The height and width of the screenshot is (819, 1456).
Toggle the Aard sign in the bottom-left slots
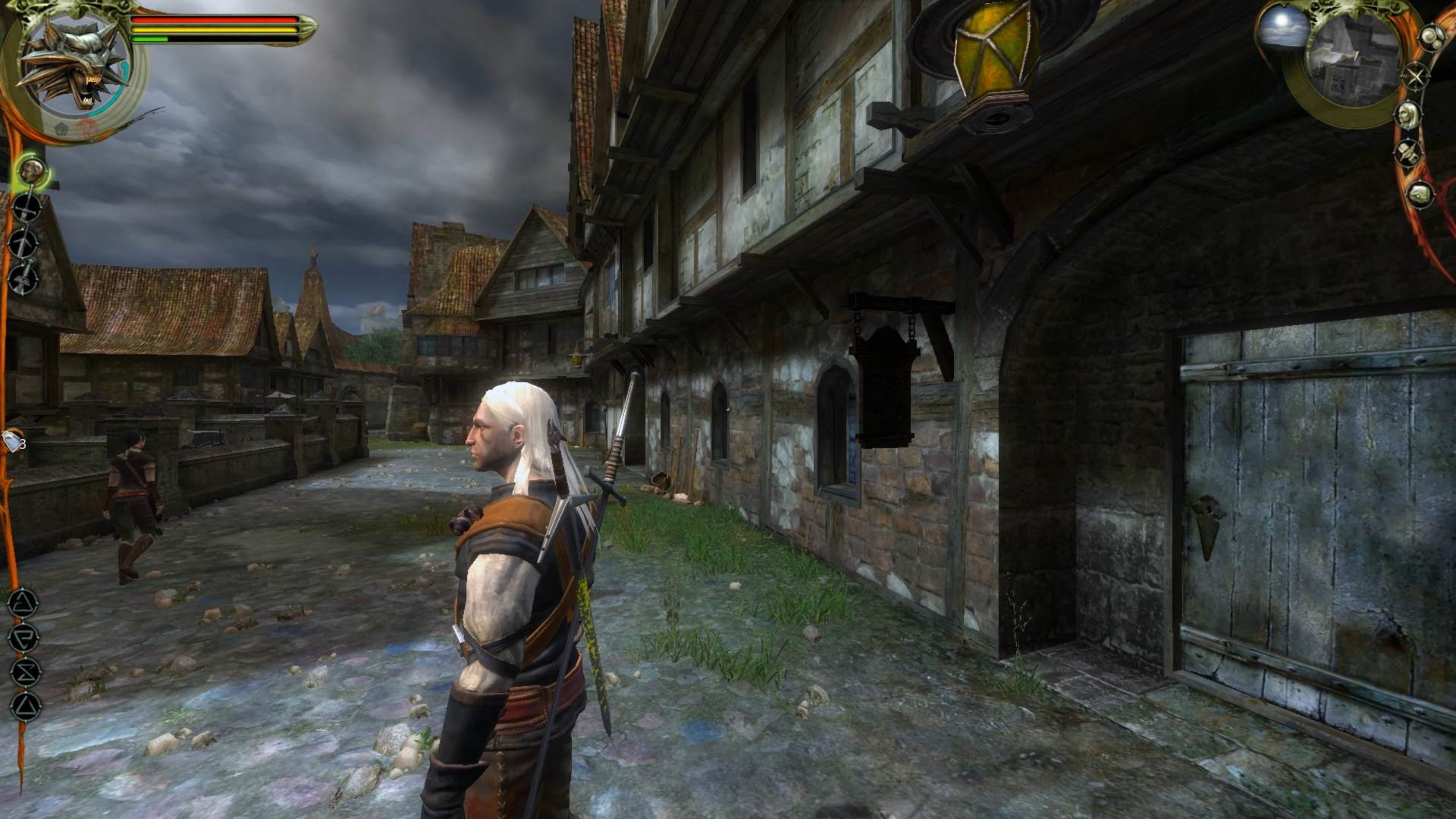point(23,603)
